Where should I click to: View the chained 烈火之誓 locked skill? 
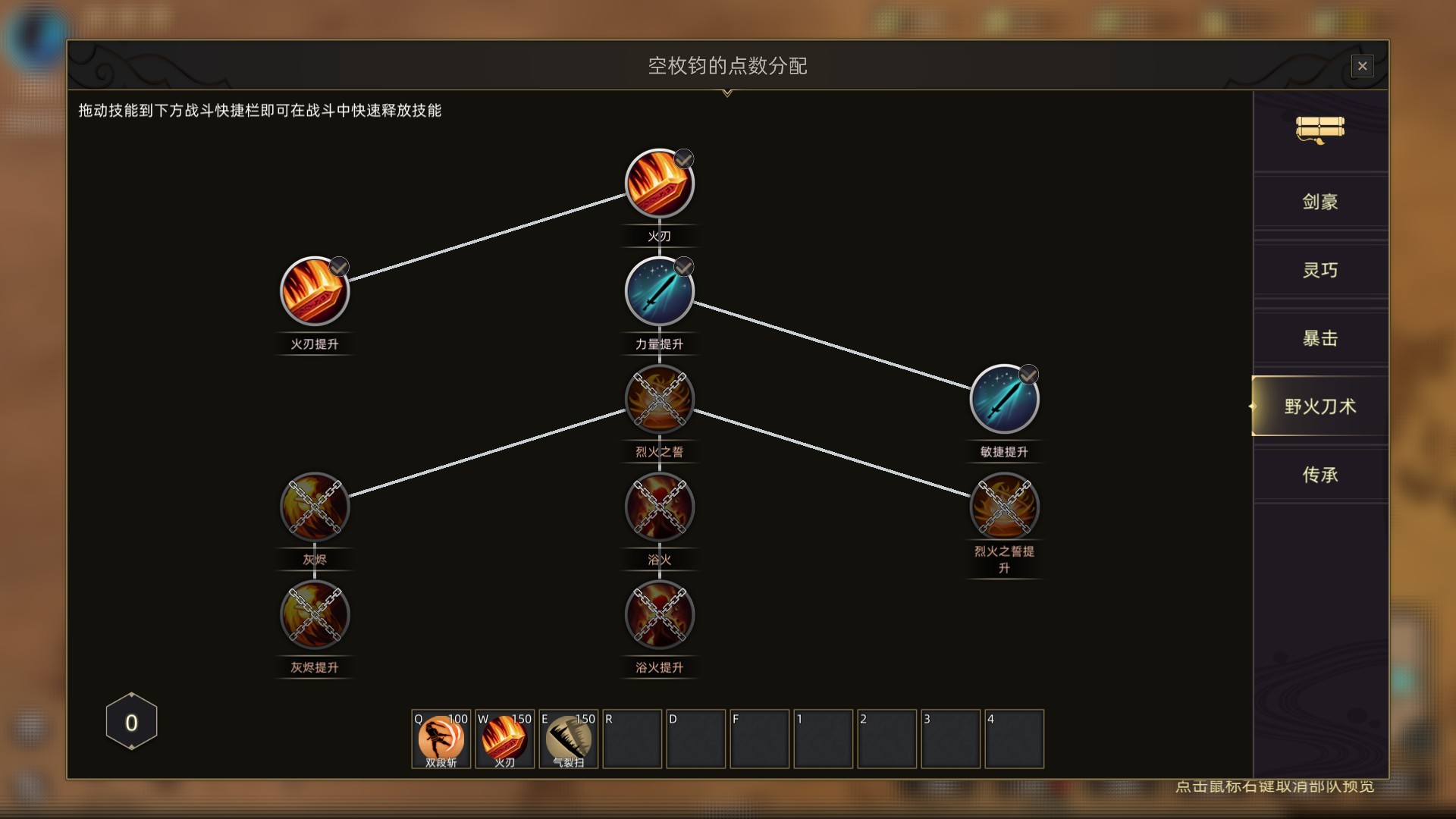click(658, 400)
